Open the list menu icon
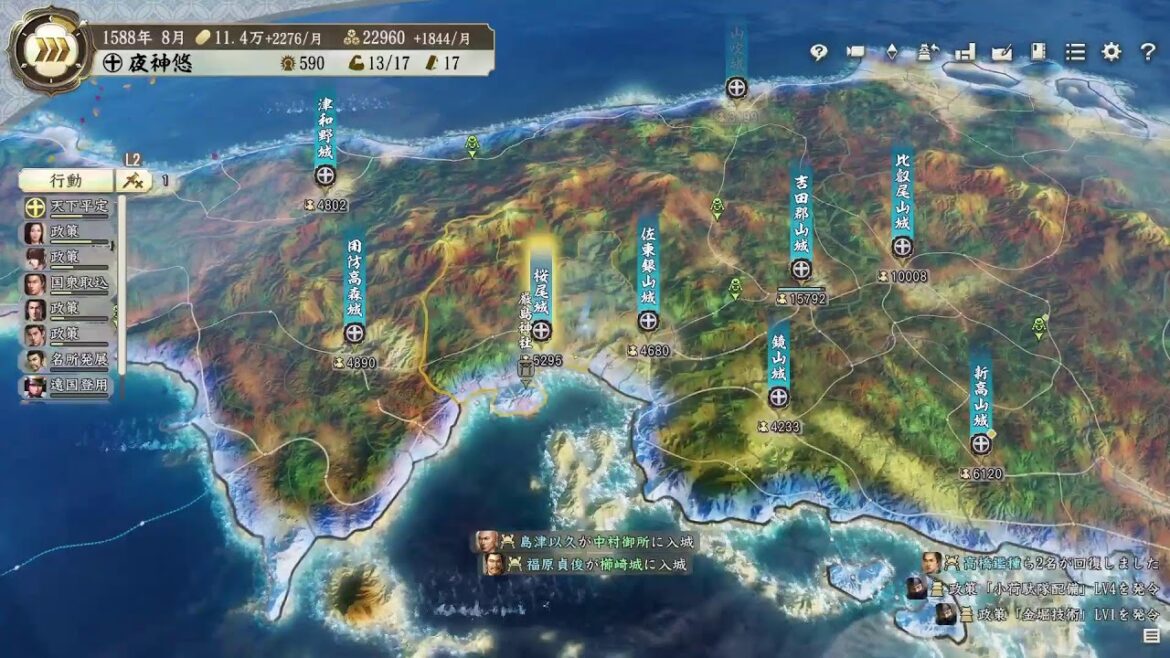The height and width of the screenshot is (658, 1170). pos(1075,53)
